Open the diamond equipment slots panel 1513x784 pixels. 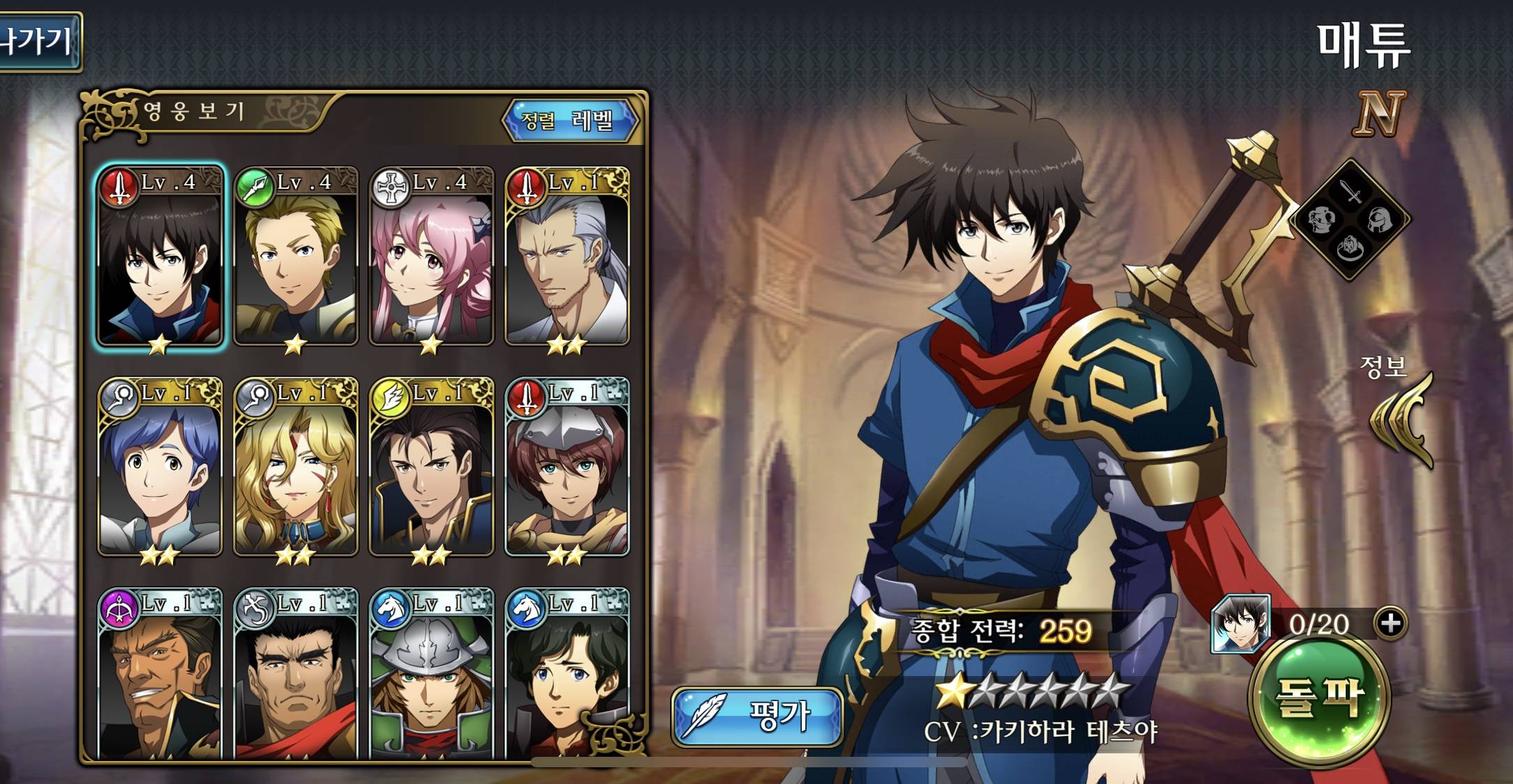point(1350,220)
